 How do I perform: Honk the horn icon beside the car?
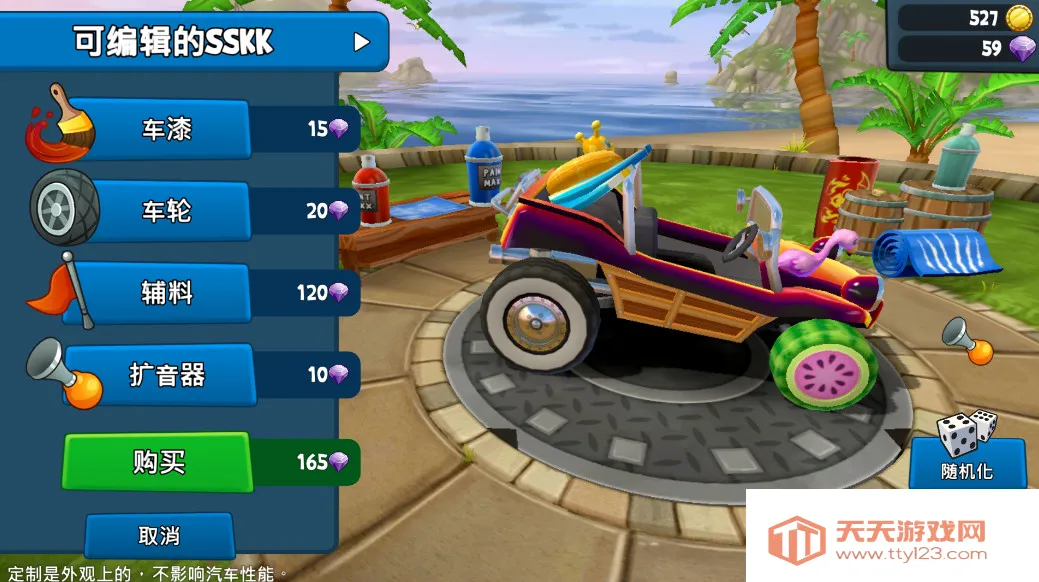pos(966,342)
